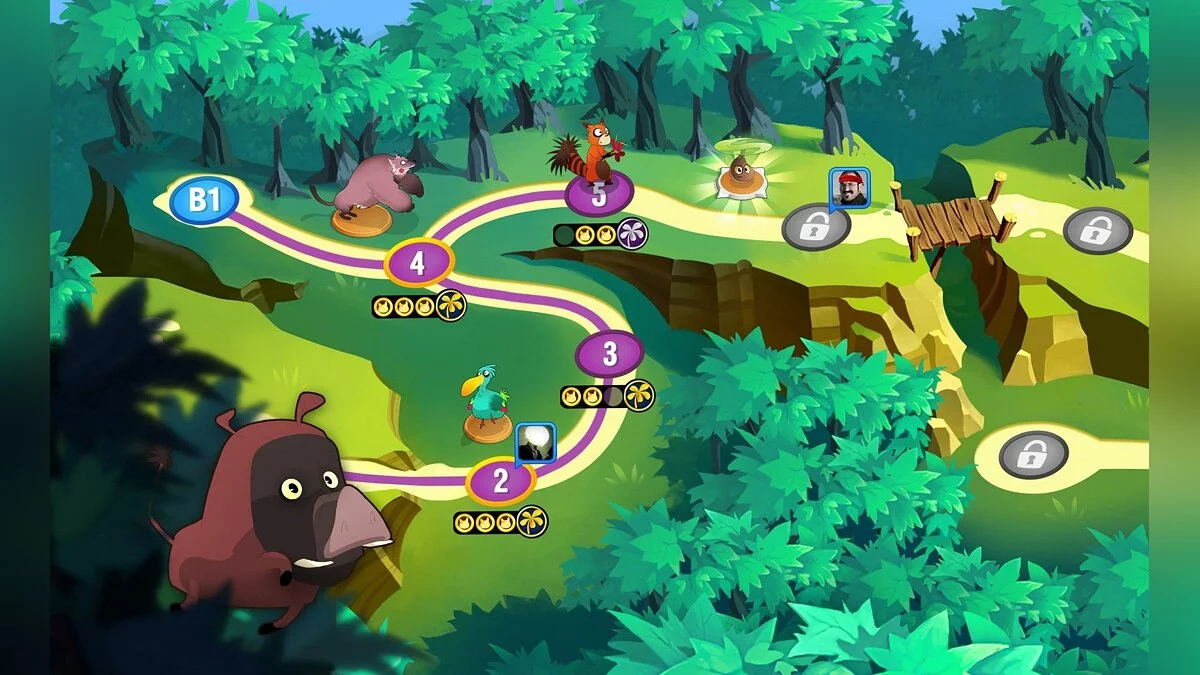Viewport: 1200px width, 675px height.
Task: Open the silhouette avatar at level 2
Action: click(x=534, y=442)
